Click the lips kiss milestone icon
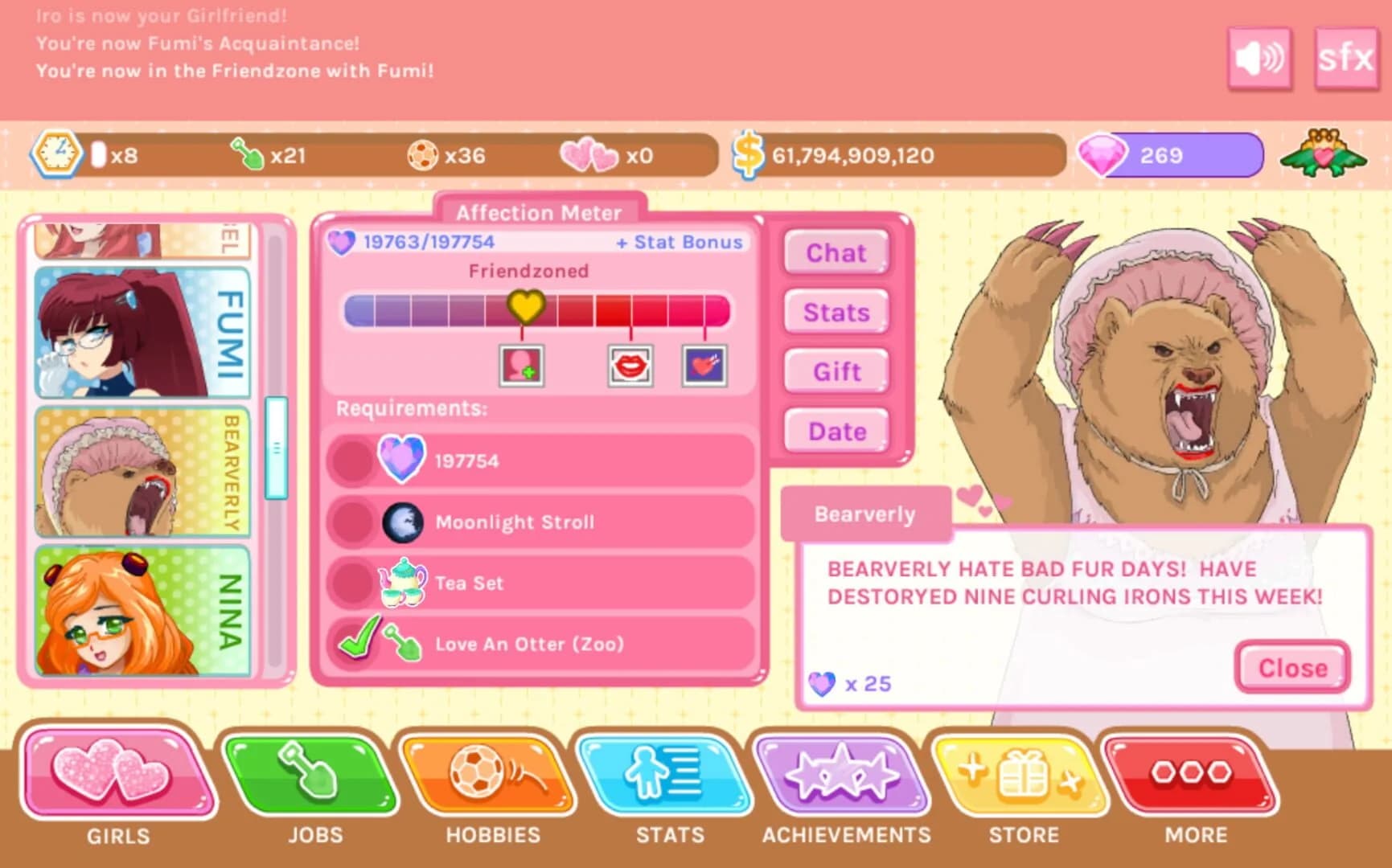The width and height of the screenshot is (1392, 868). [630, 366]
